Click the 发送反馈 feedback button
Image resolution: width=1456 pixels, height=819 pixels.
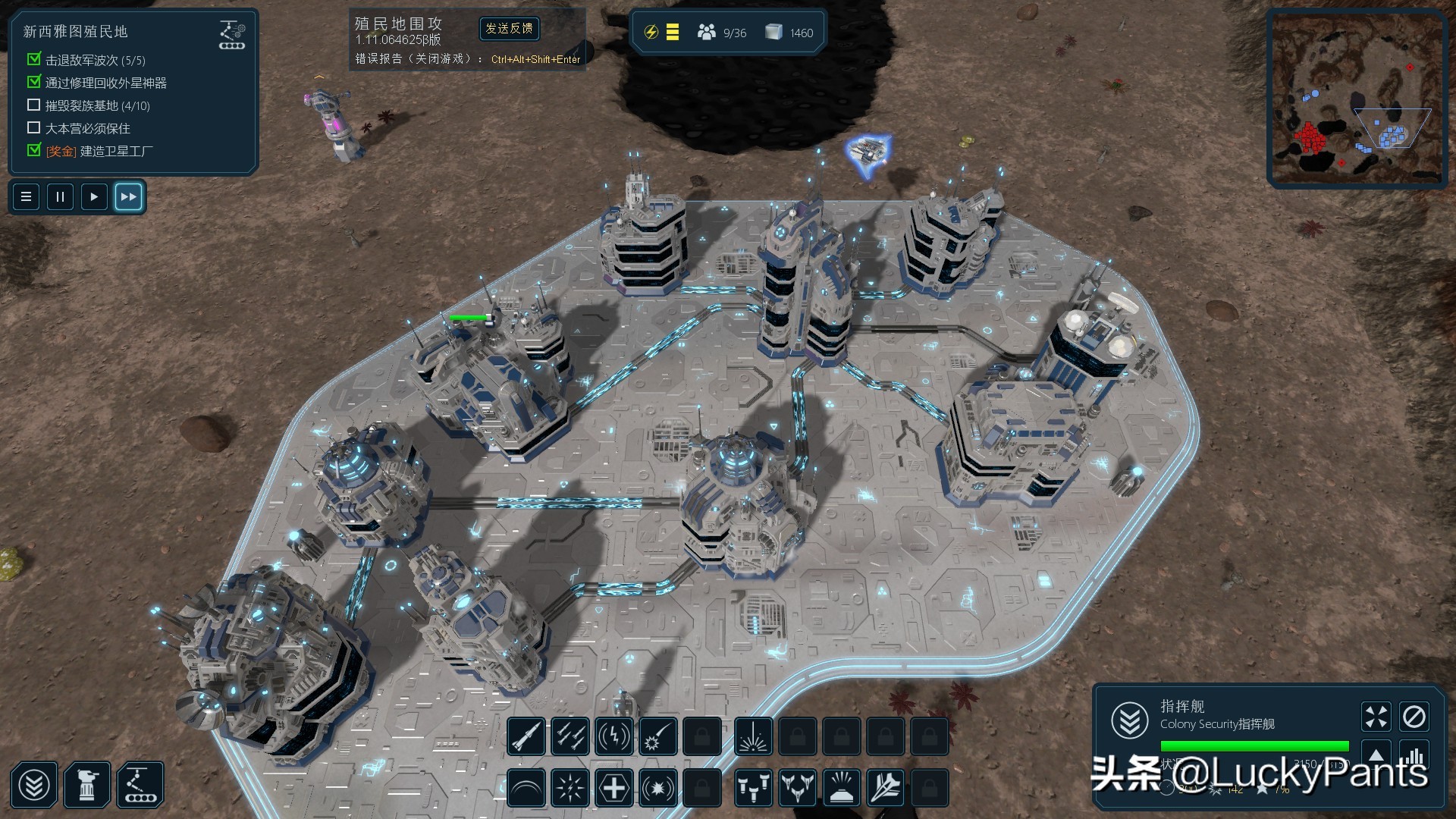click(510, 29)
